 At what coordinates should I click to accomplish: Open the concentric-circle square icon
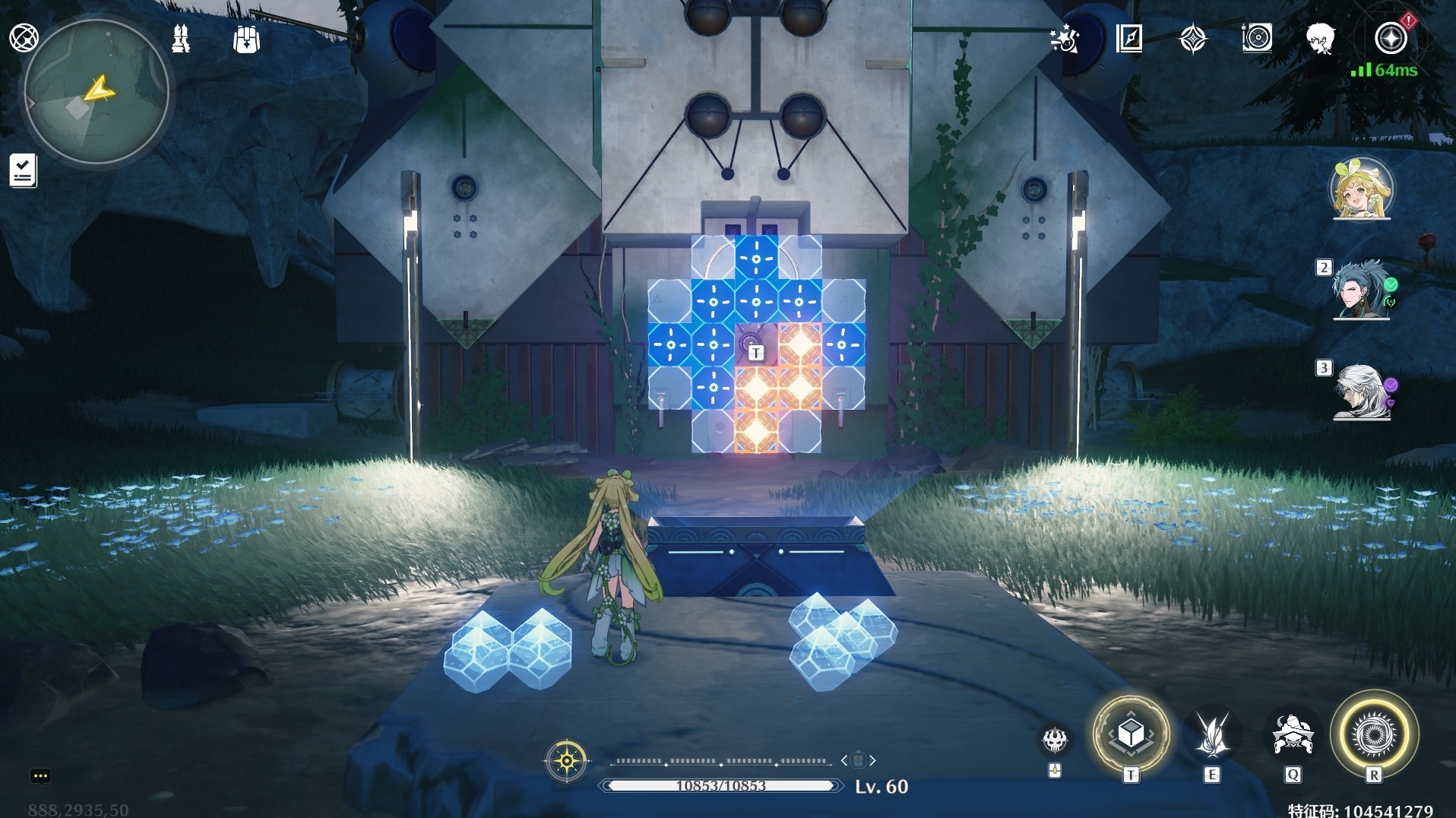(1257, 38)
